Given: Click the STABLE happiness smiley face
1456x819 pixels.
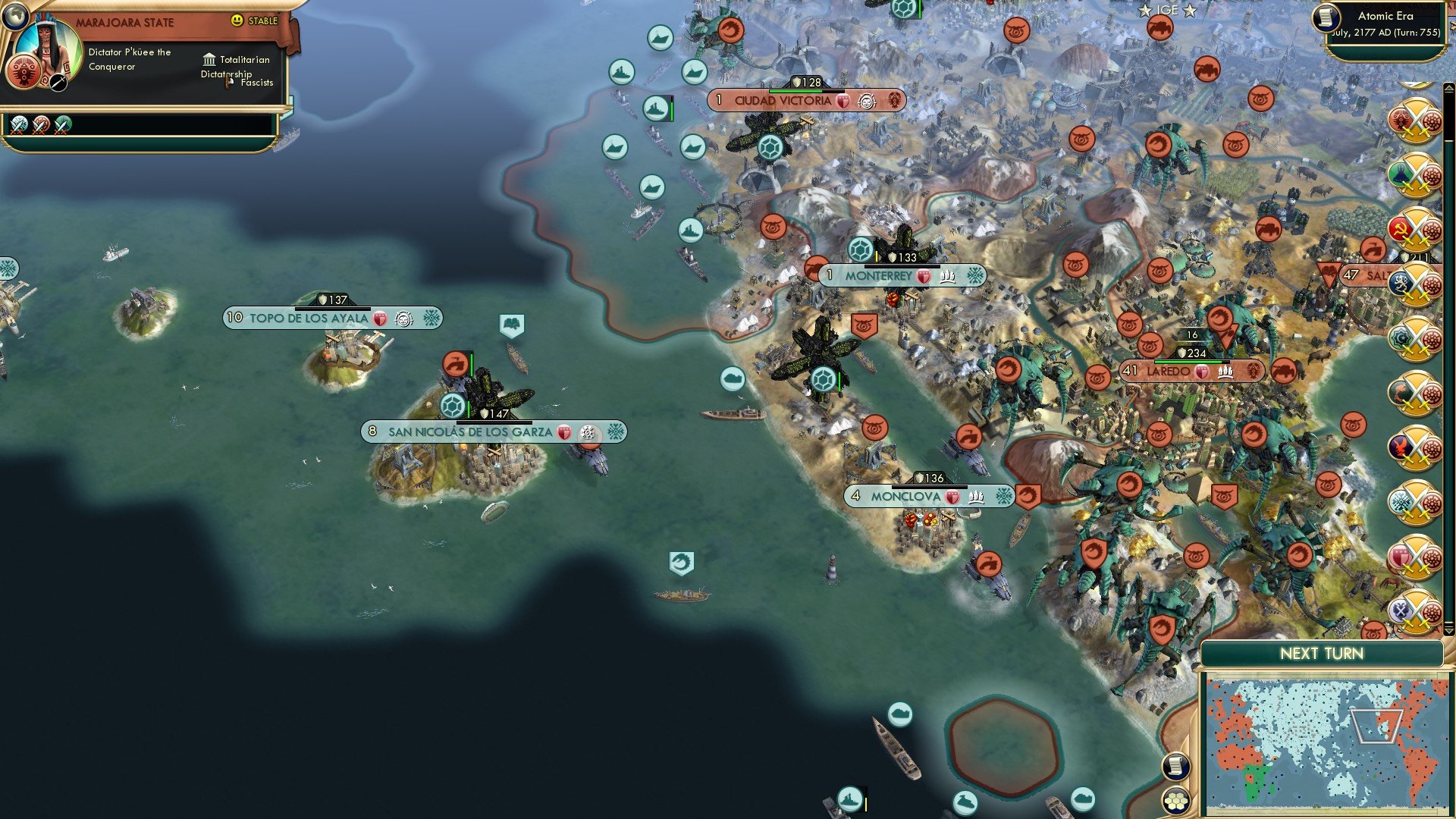Looking at the screenshot, I should click(237, 20).
